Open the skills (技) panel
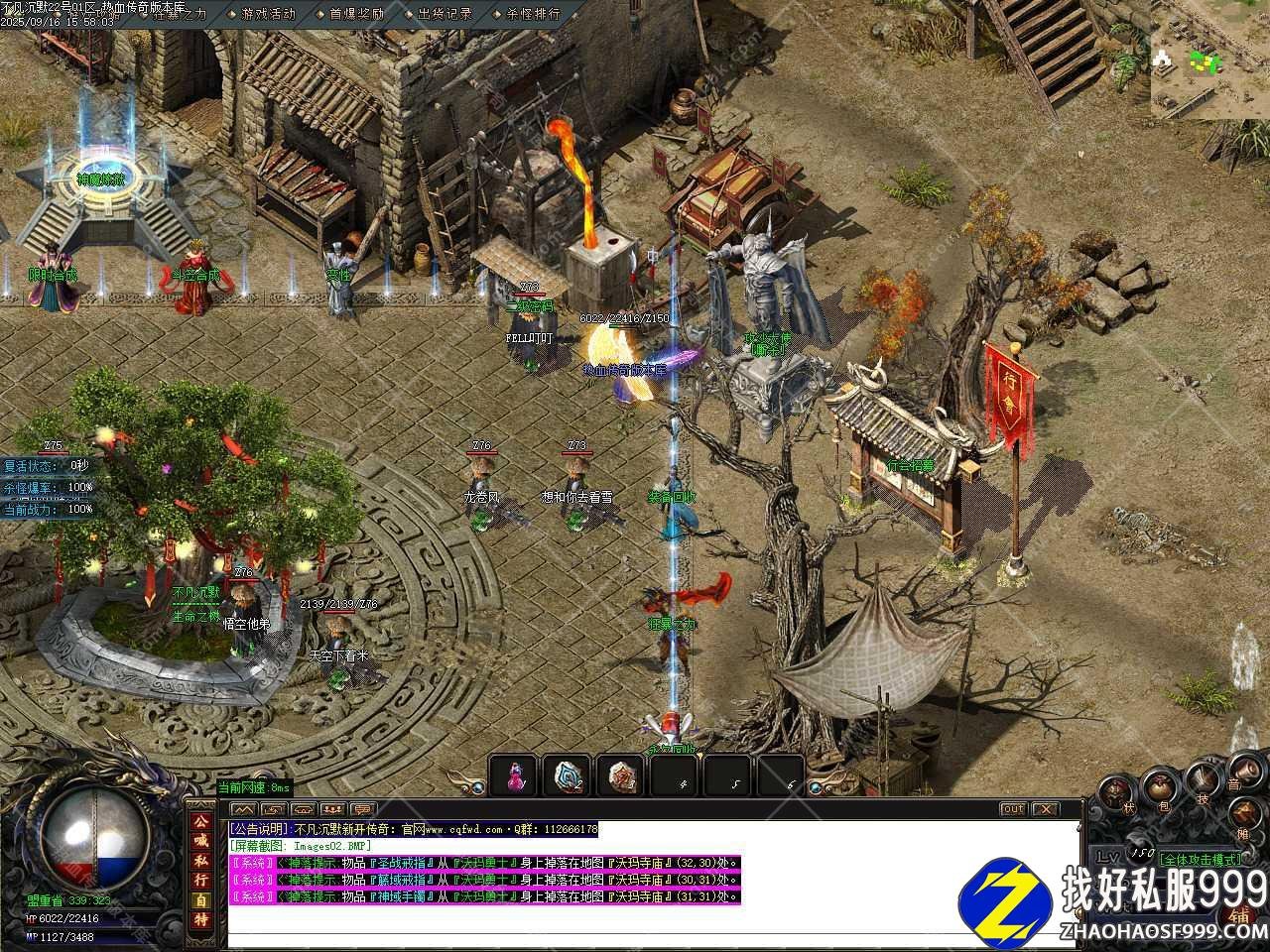 click(1204, 779)
